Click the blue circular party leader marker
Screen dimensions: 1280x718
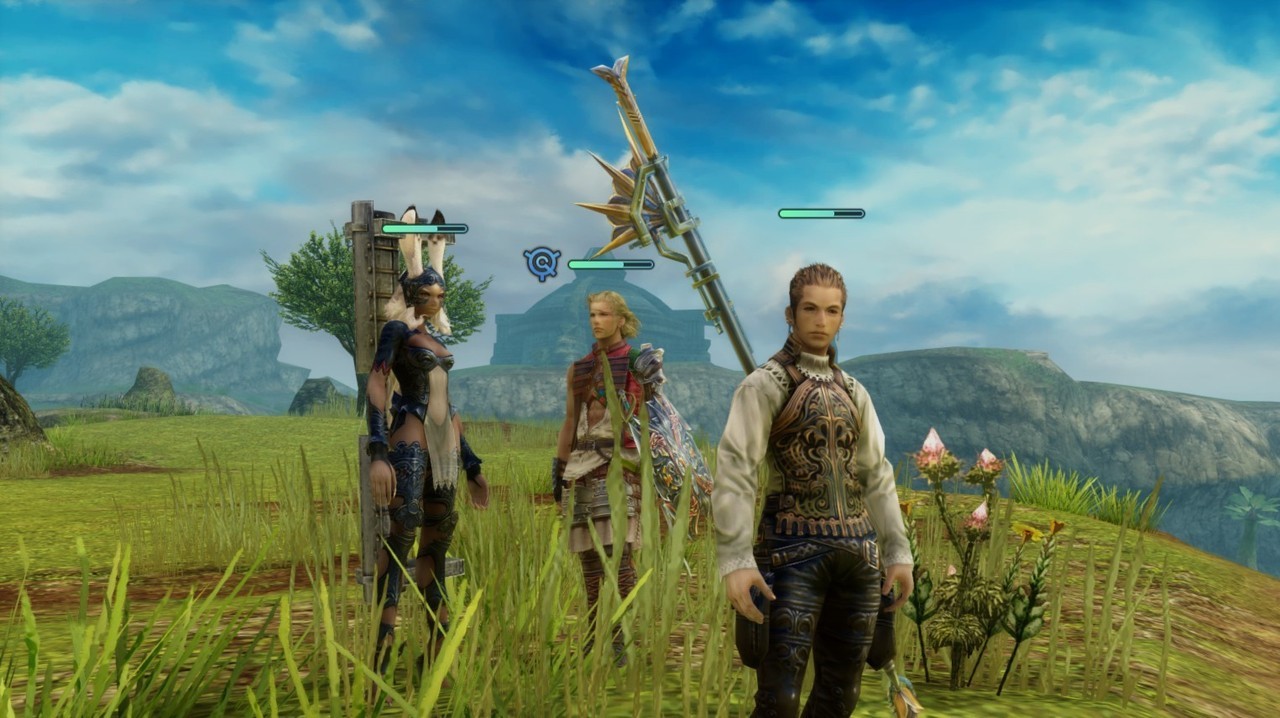(x=541, y=263)
